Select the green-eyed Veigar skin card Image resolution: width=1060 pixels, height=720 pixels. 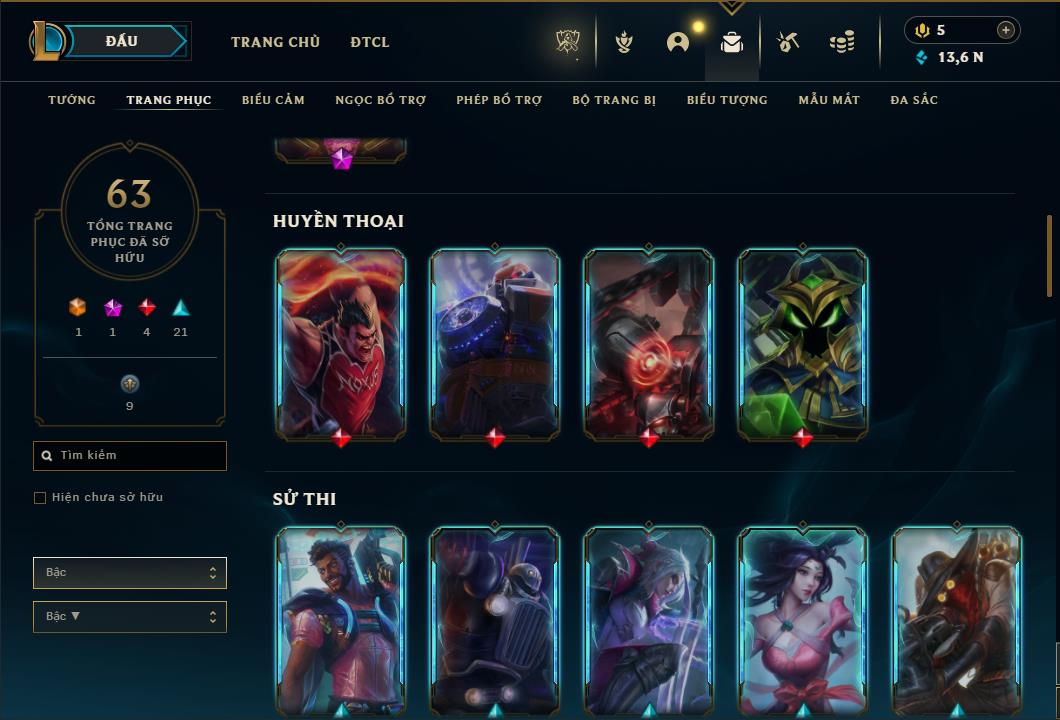[x=803, y=343]
